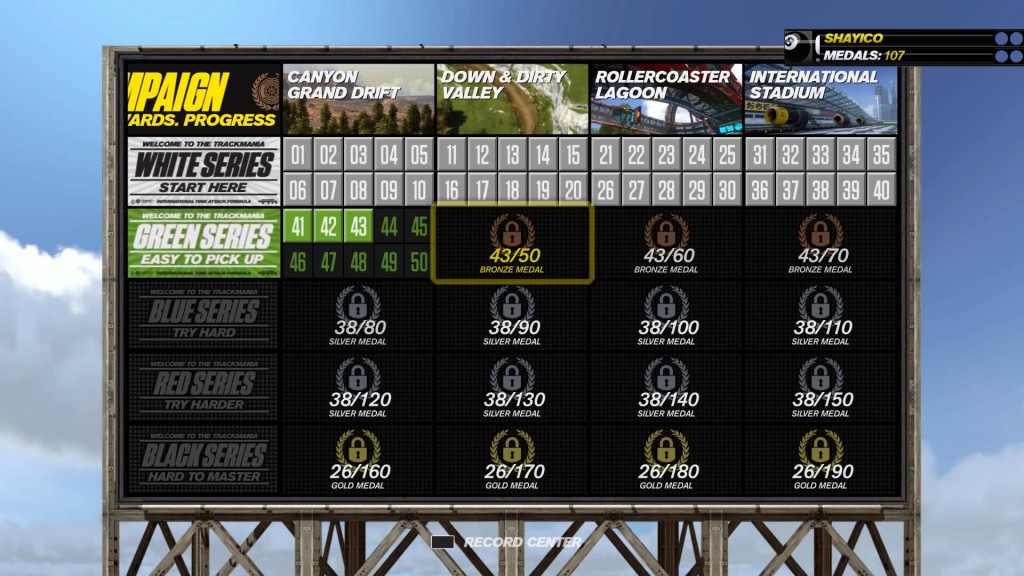Choose the White Series row label
1024x576 pixels.
(x=204, y=172)
